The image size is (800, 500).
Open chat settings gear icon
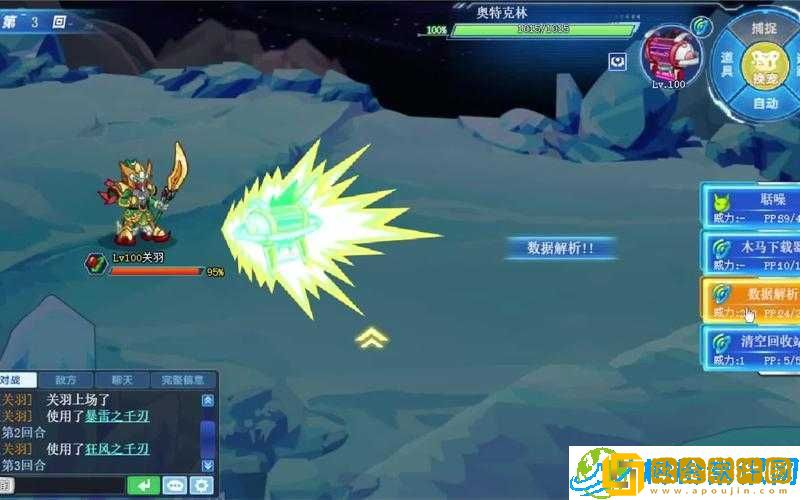tap(202, 486)
